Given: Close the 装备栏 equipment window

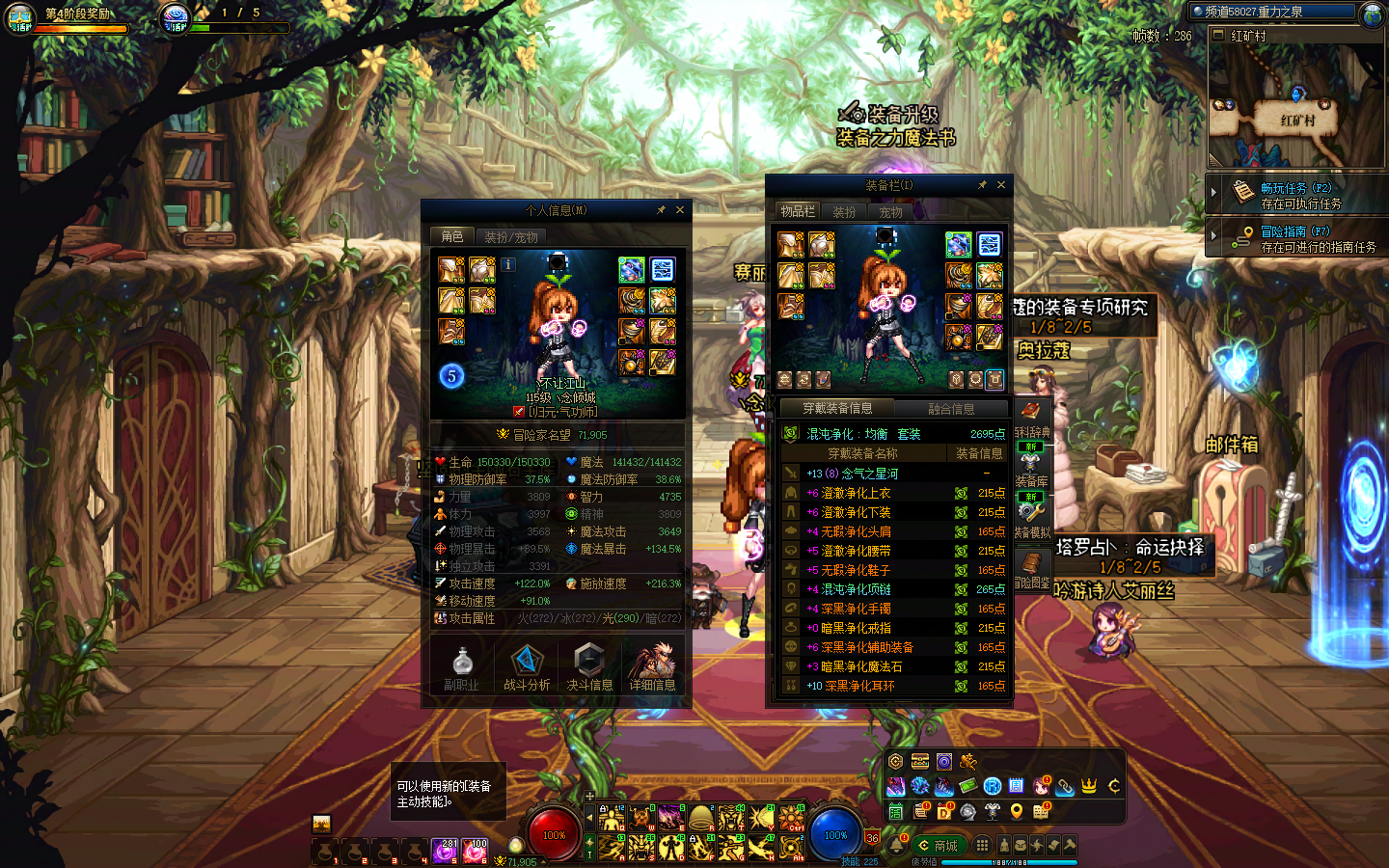Looking at the screenshot, I should coord(1001,185).
